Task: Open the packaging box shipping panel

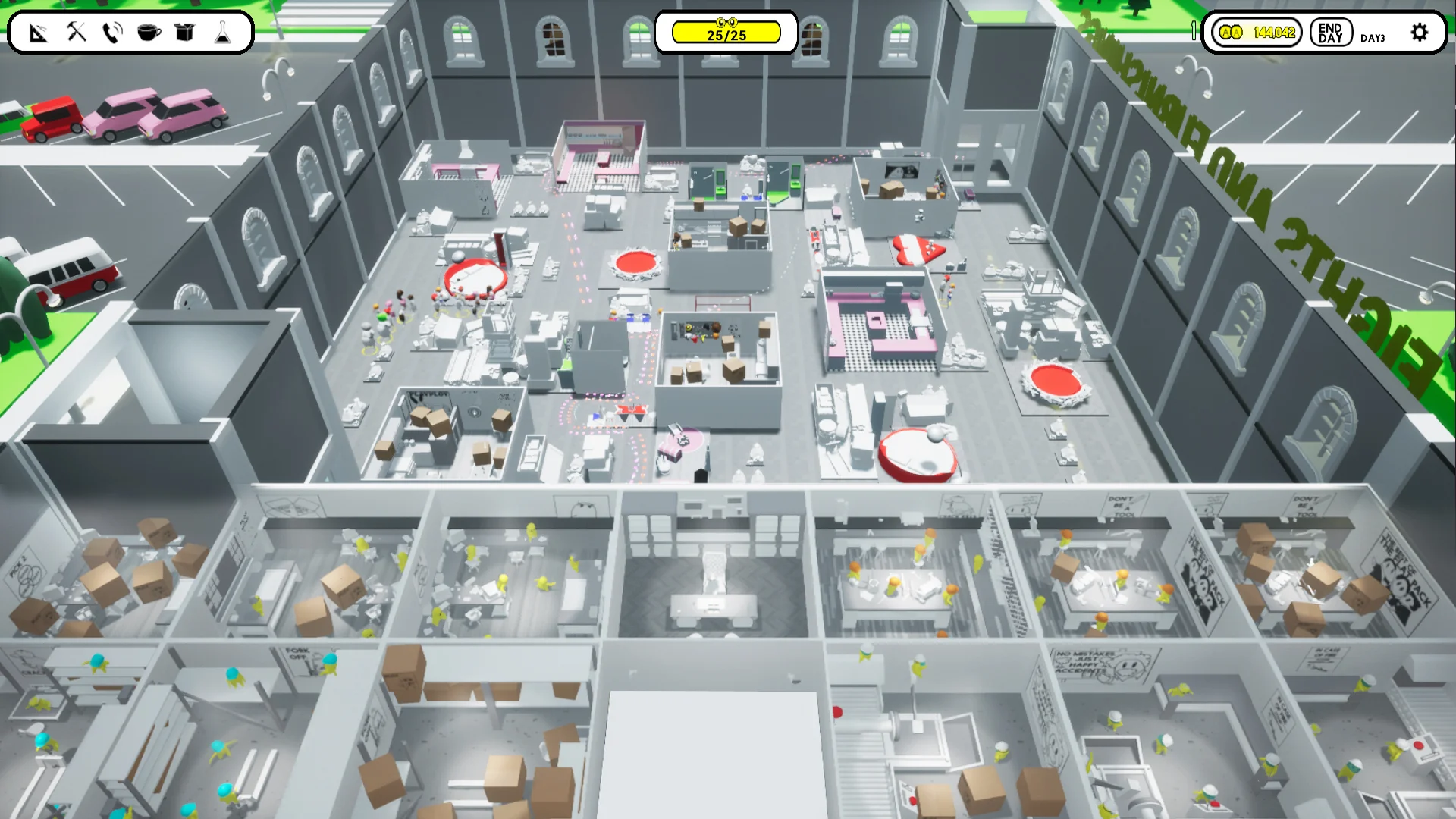Action: point(185,33)
